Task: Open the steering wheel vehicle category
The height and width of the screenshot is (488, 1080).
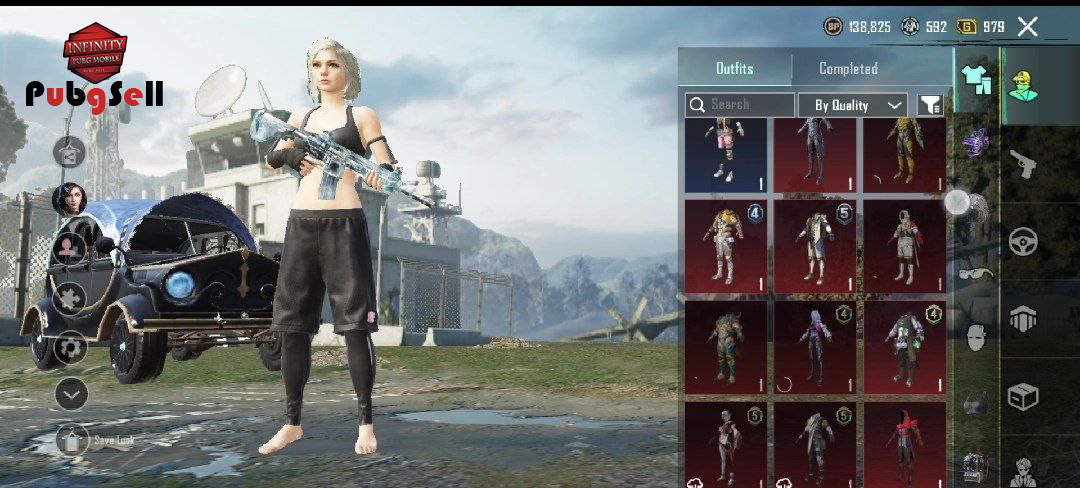Action: tap(1022, 241)
